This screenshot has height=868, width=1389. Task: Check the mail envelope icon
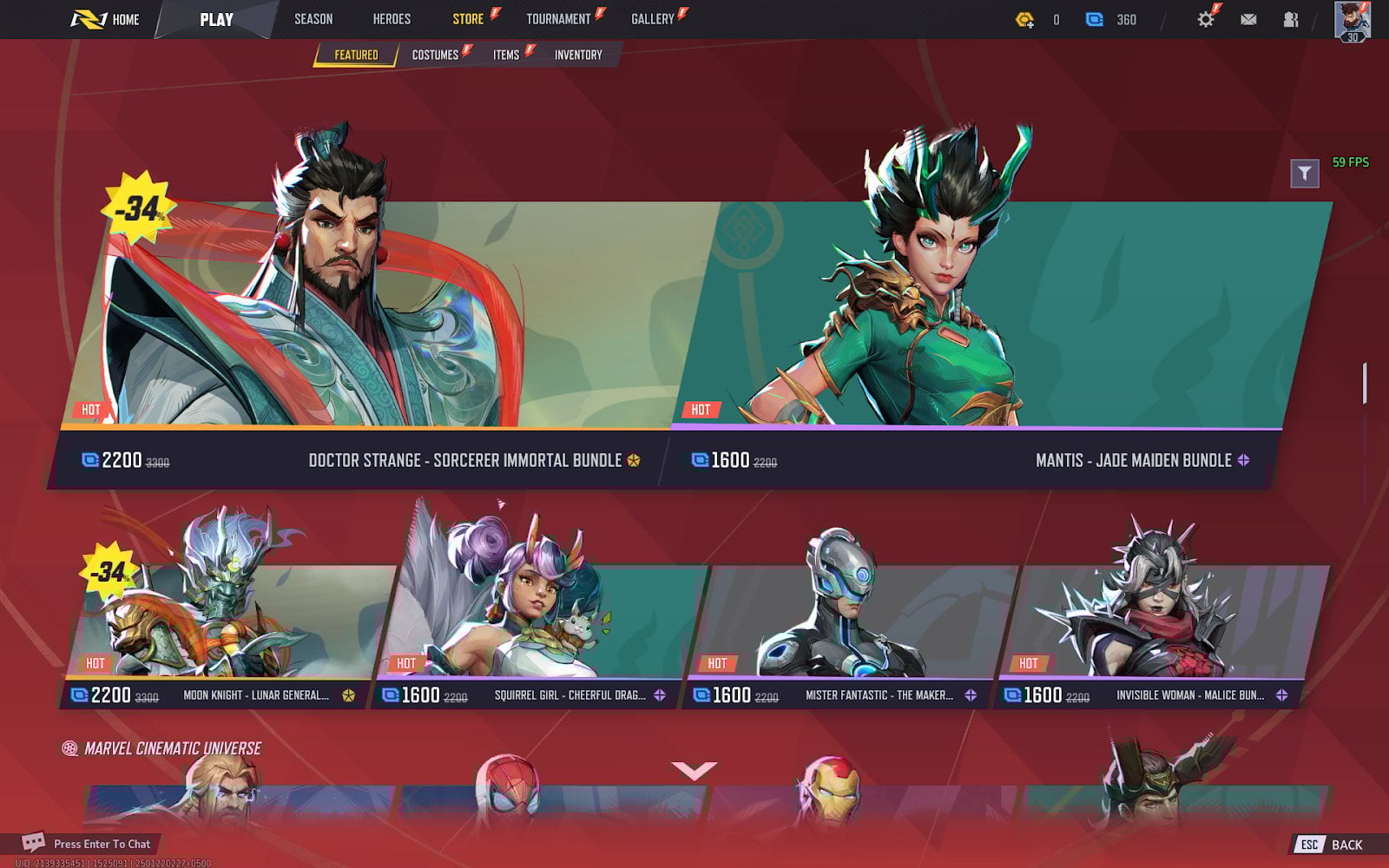coord(1248,19)
